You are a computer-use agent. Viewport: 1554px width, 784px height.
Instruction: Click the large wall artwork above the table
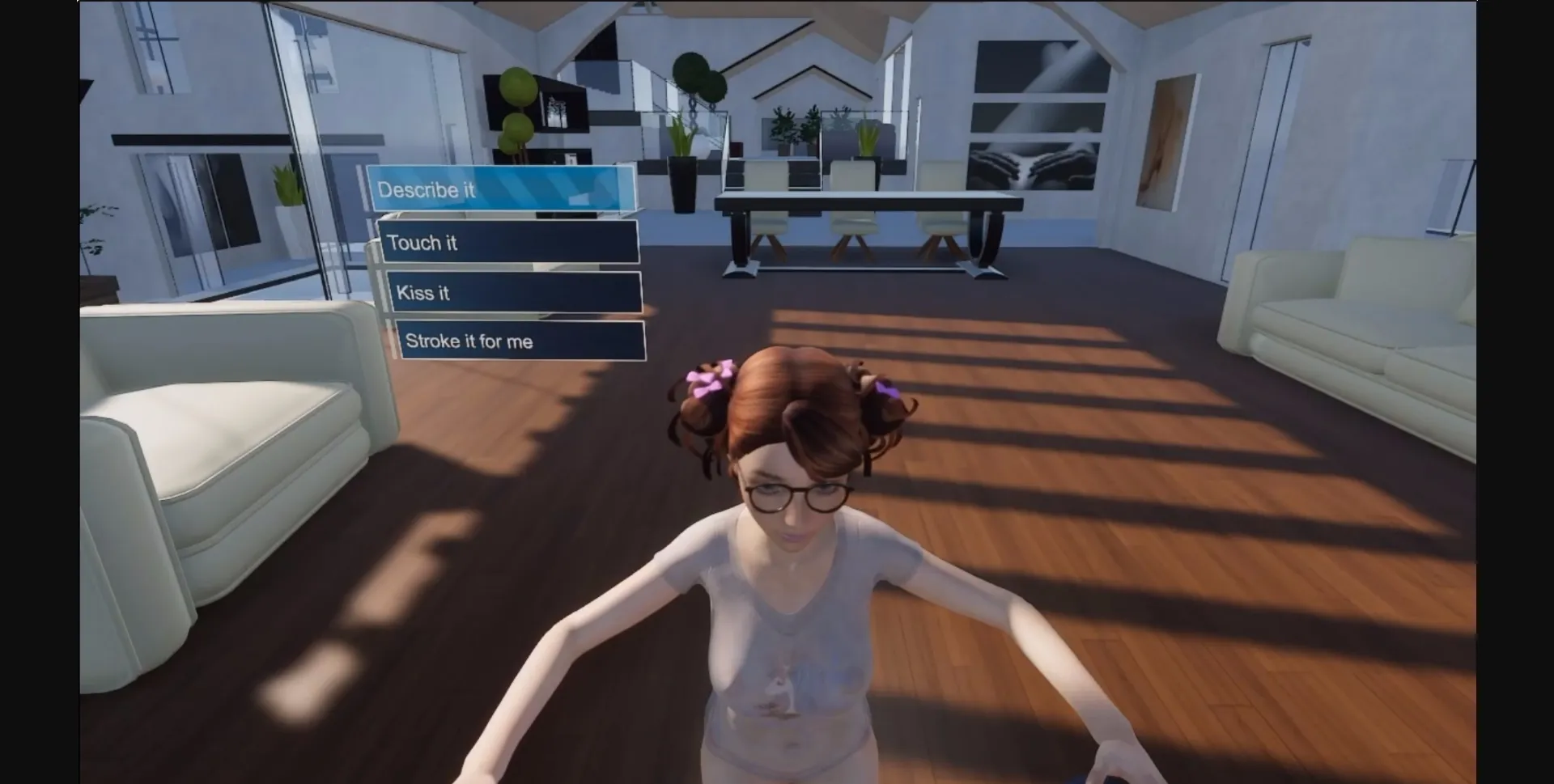click(x=1036, y=113)
